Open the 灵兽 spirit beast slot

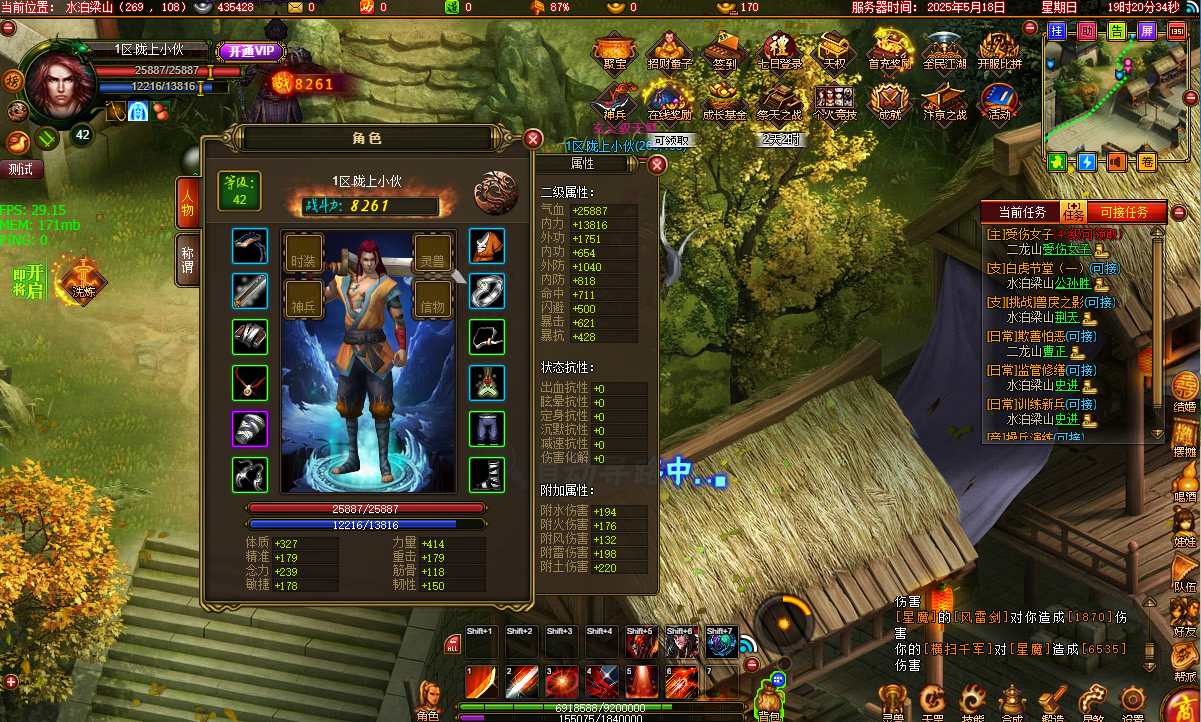432,254
